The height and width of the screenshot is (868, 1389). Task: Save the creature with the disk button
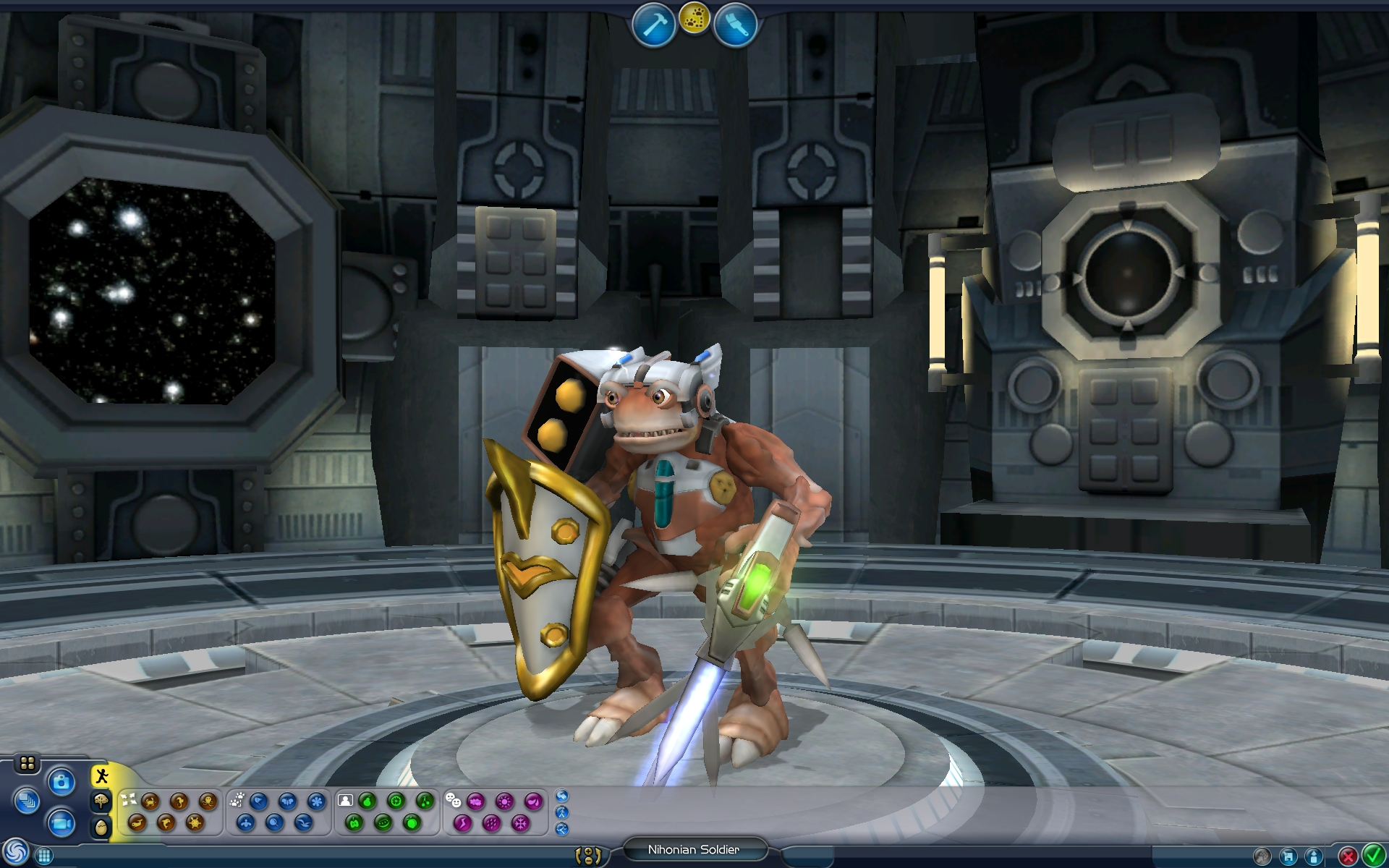point(1288,856)
